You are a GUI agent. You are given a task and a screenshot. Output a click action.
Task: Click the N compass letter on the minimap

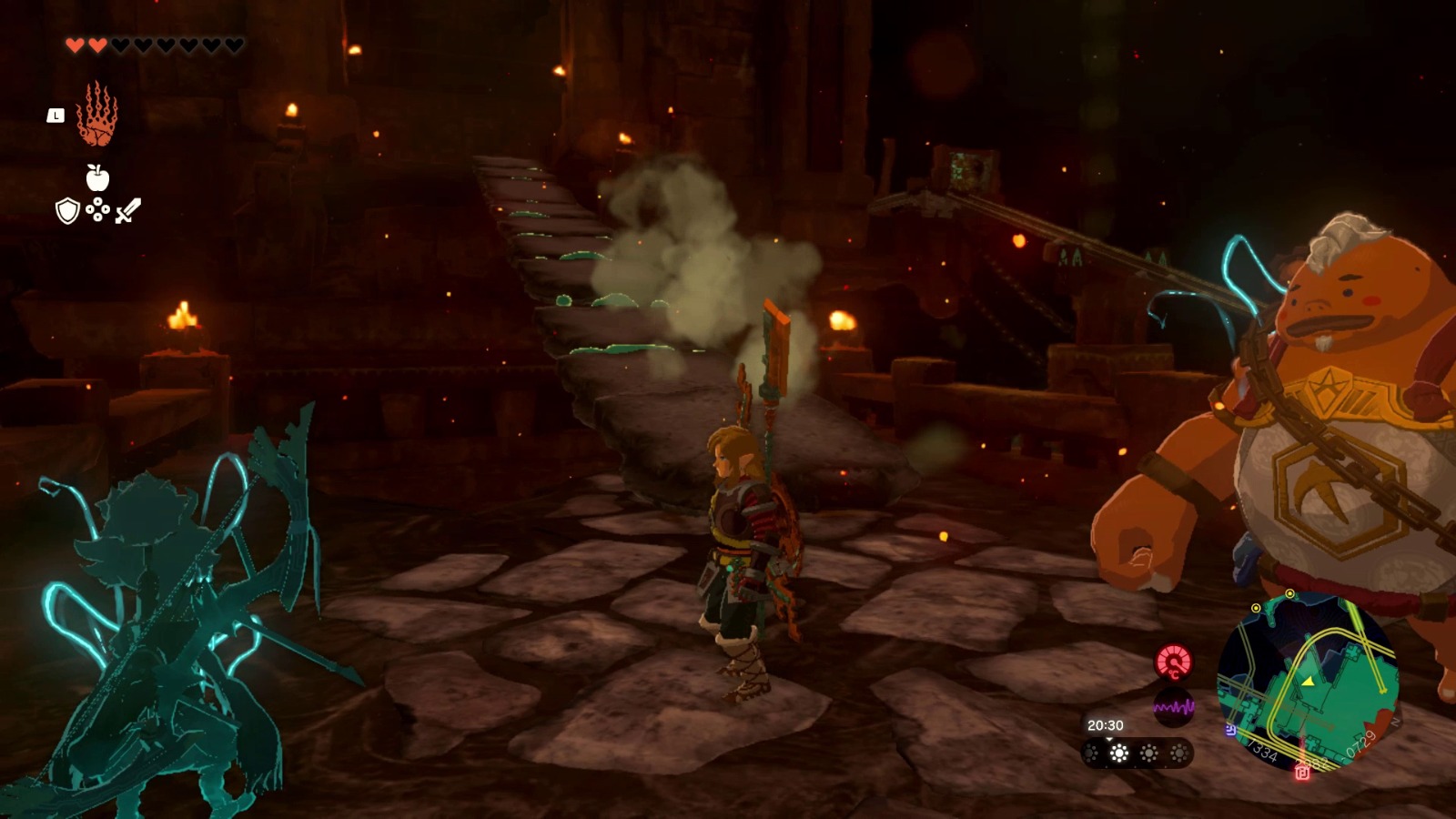click(x=1395, y=722)
